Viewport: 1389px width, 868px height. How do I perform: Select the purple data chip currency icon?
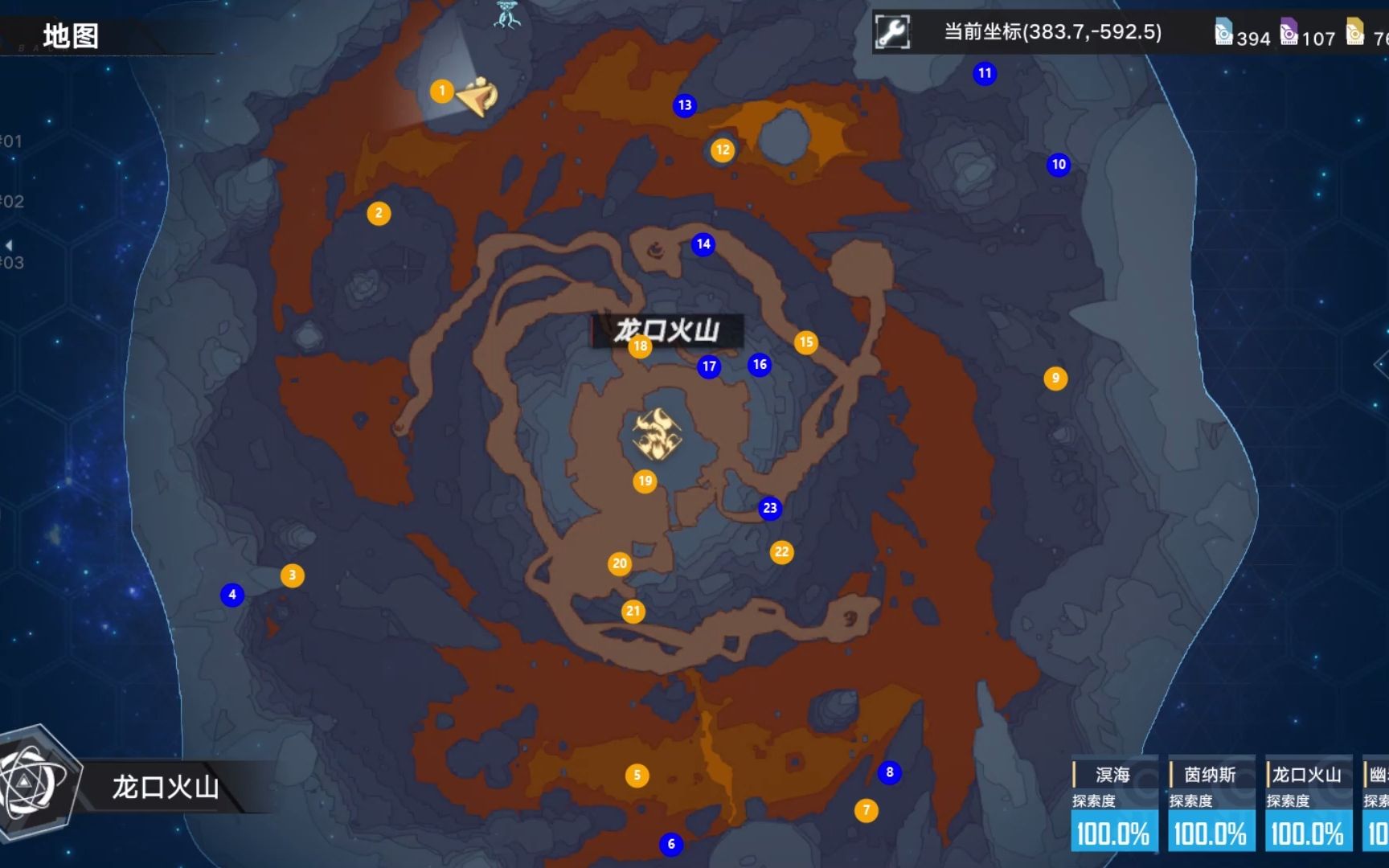[1289, 32]
